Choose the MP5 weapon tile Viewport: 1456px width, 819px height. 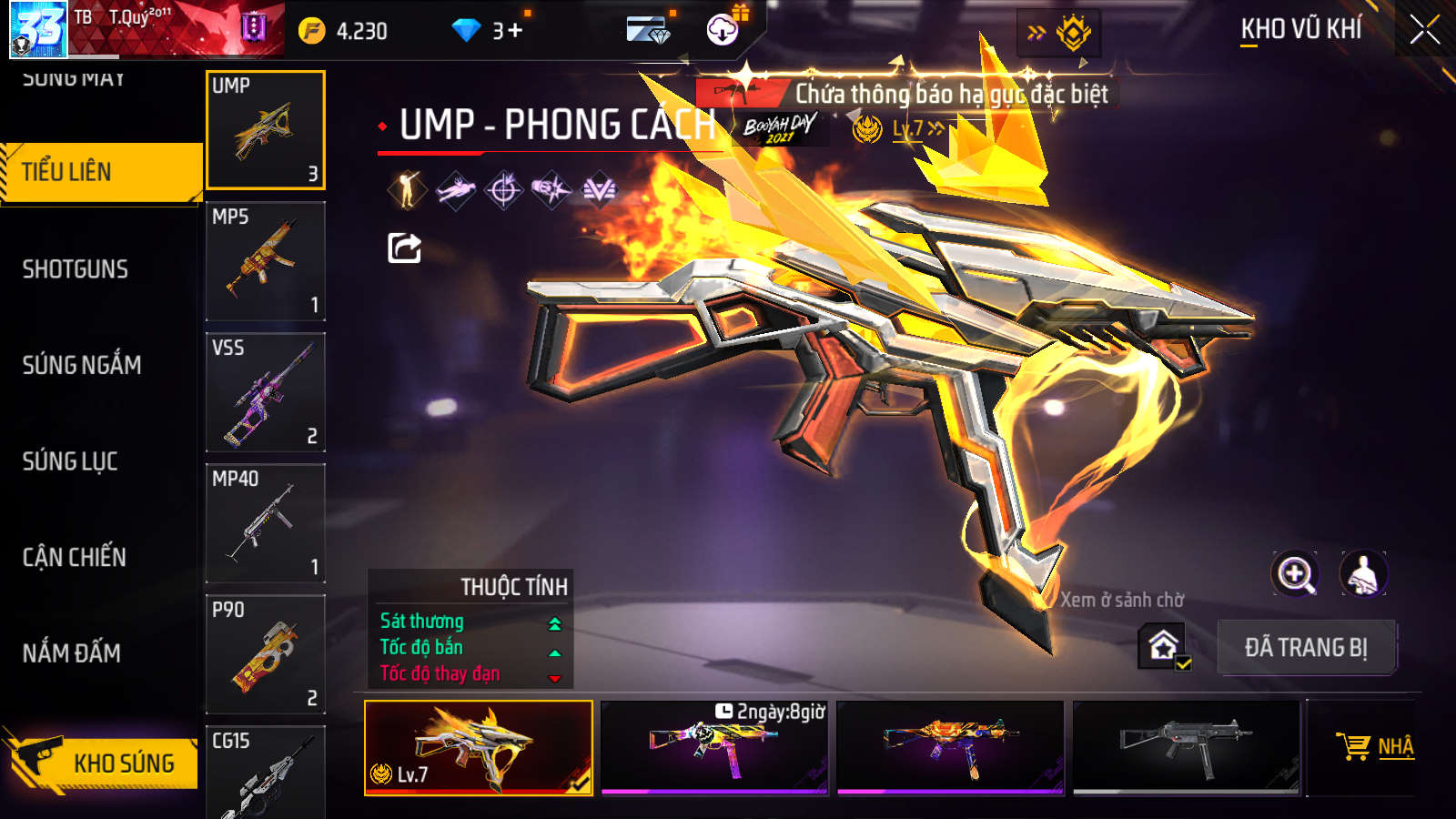coord(265,261)
